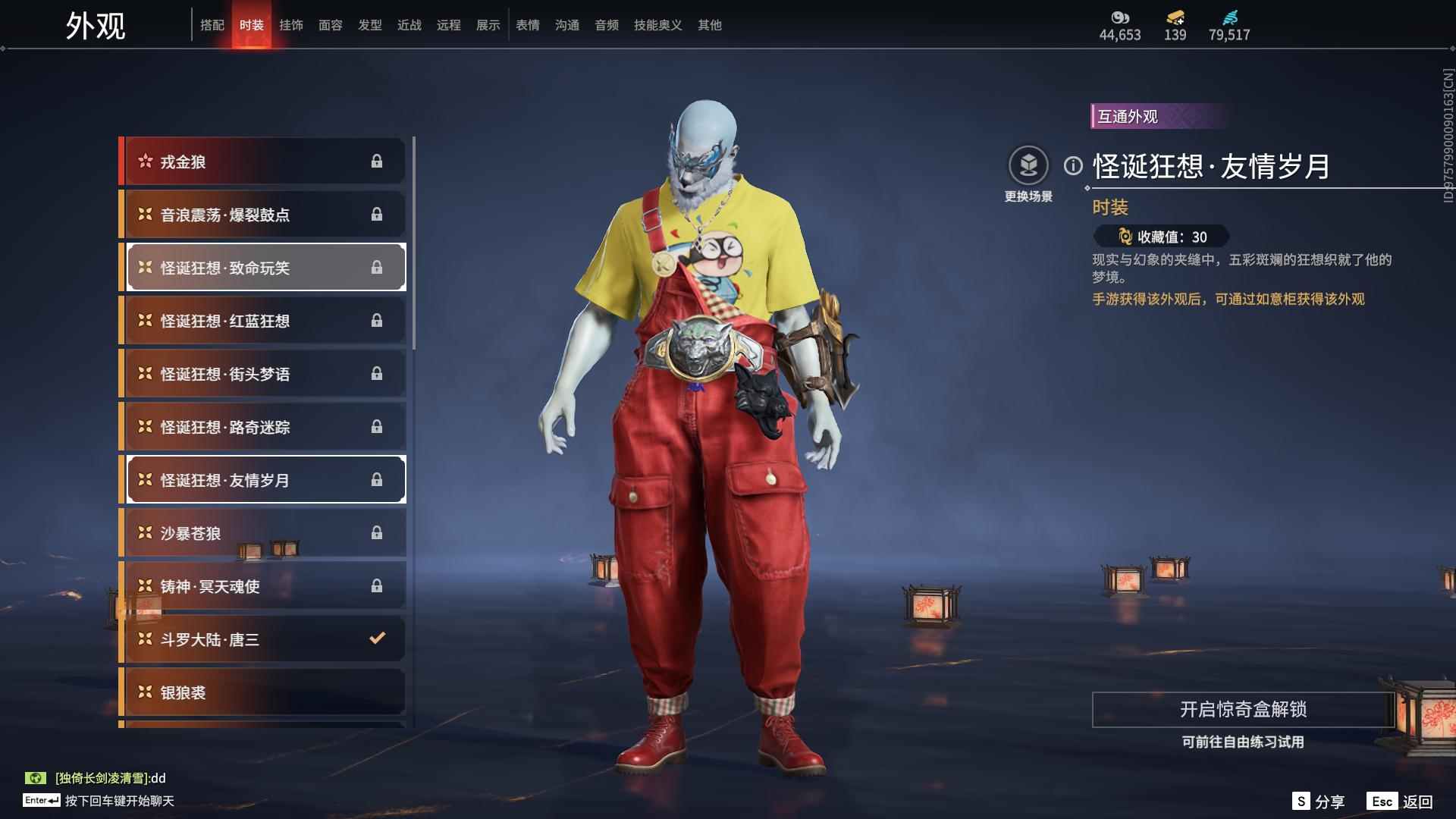Open the 表情 menu item
Image resolution: width=1456 pixels, height=819 pixels.
(x=526, y=24)
